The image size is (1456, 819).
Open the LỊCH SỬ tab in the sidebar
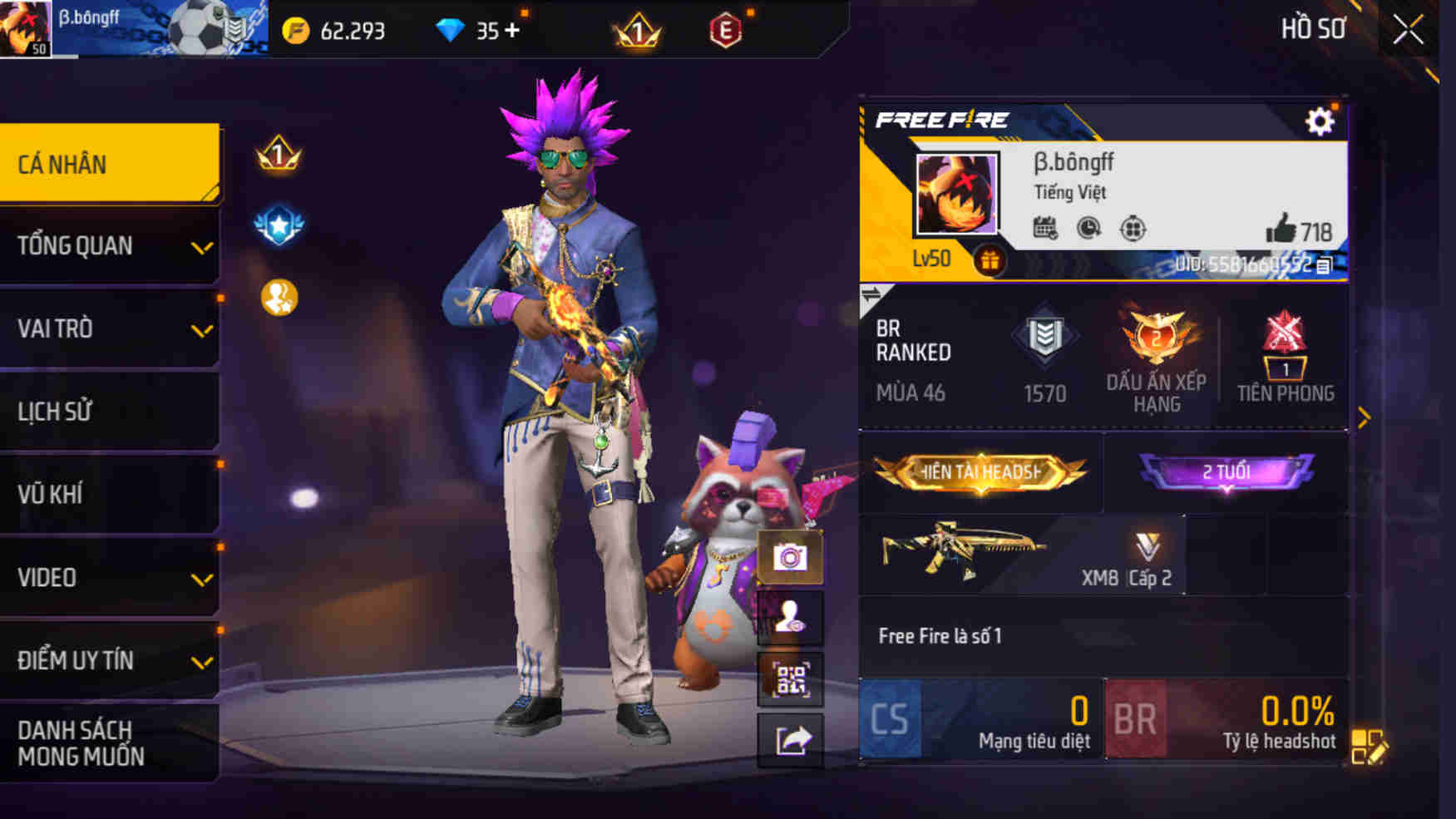click(x=109, y=411)
